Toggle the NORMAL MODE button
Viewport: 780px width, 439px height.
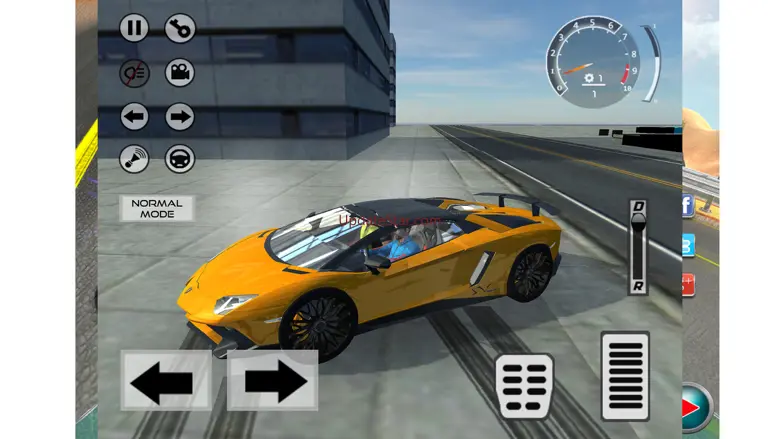tap(157, 208)
